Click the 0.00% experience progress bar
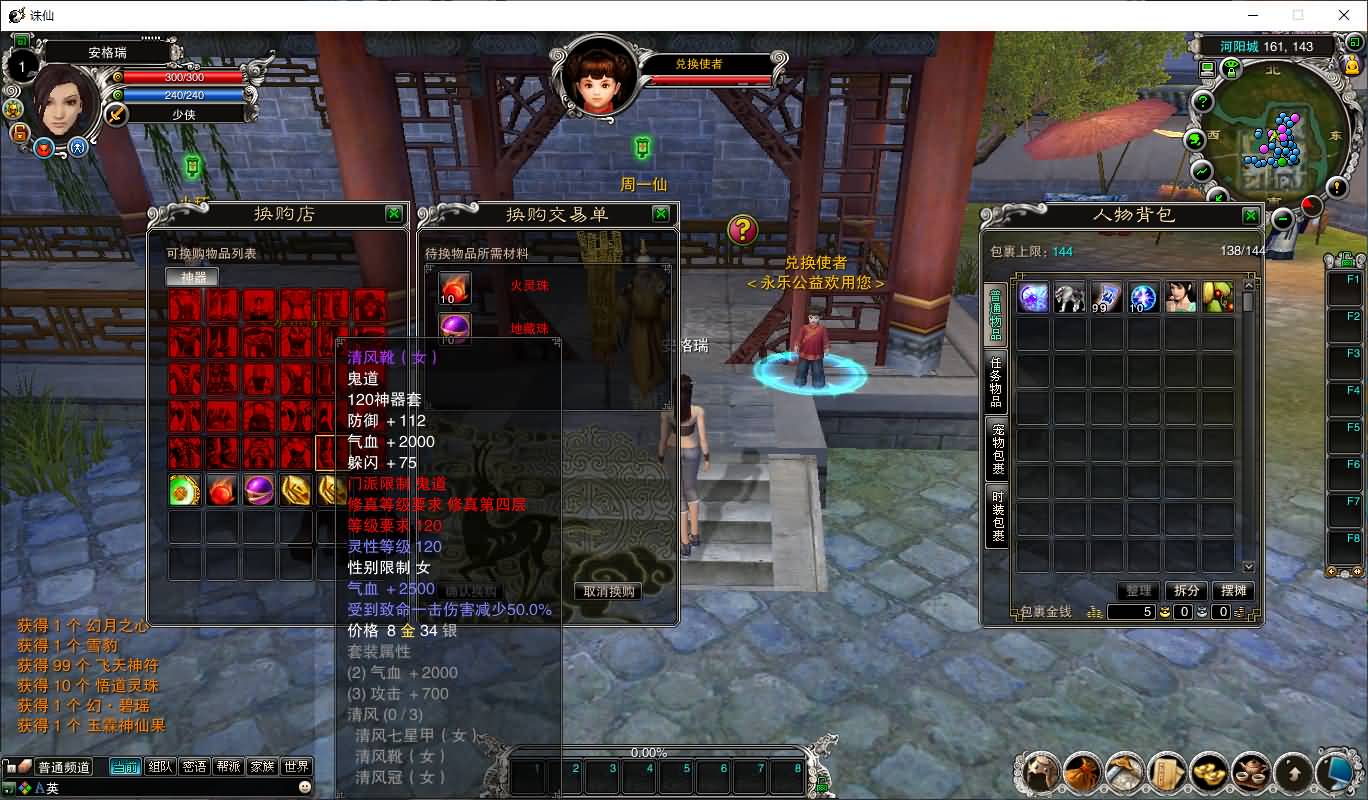 pos(647,753)
